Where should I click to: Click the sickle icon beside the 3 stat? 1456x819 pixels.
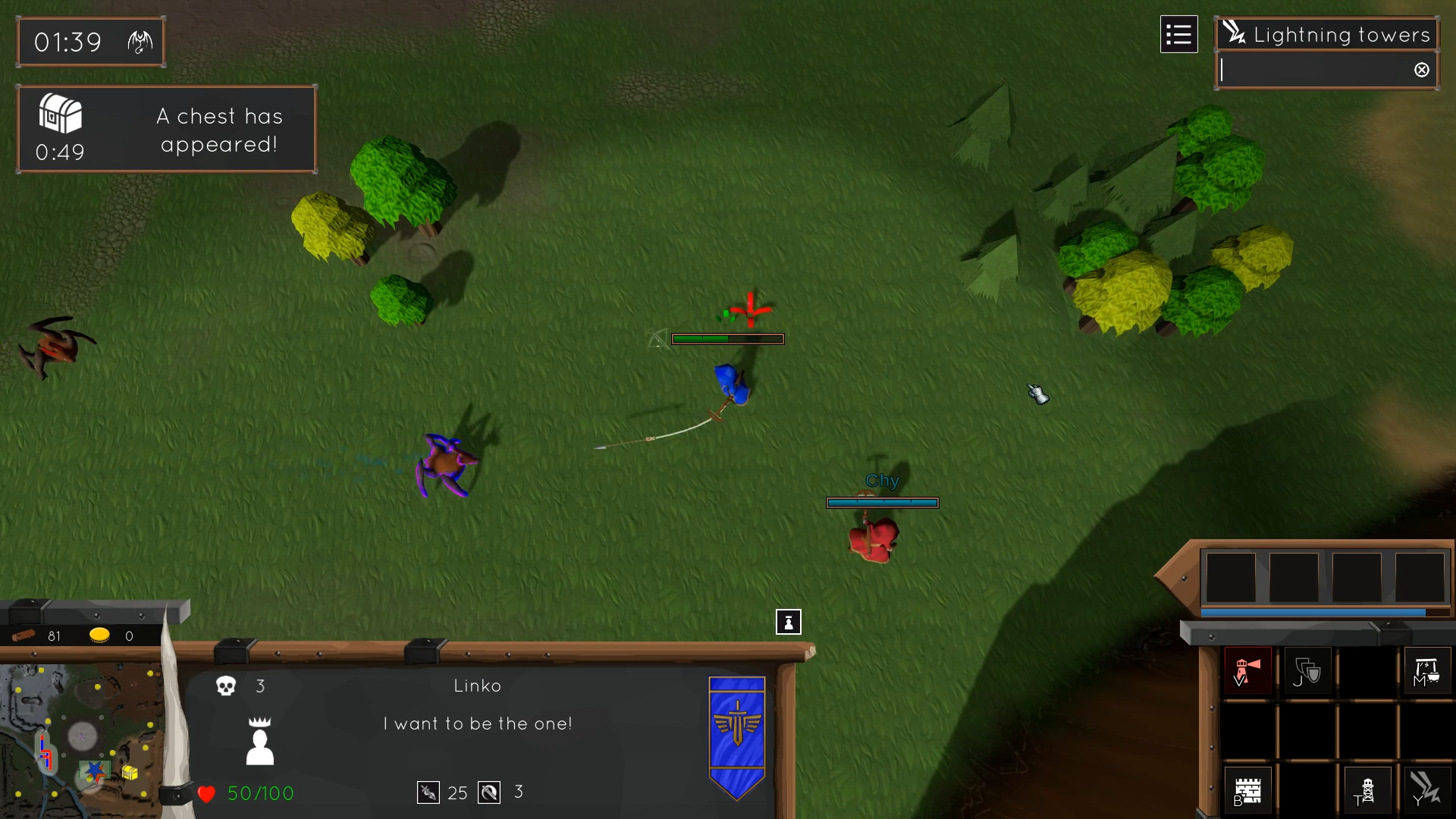490,792
